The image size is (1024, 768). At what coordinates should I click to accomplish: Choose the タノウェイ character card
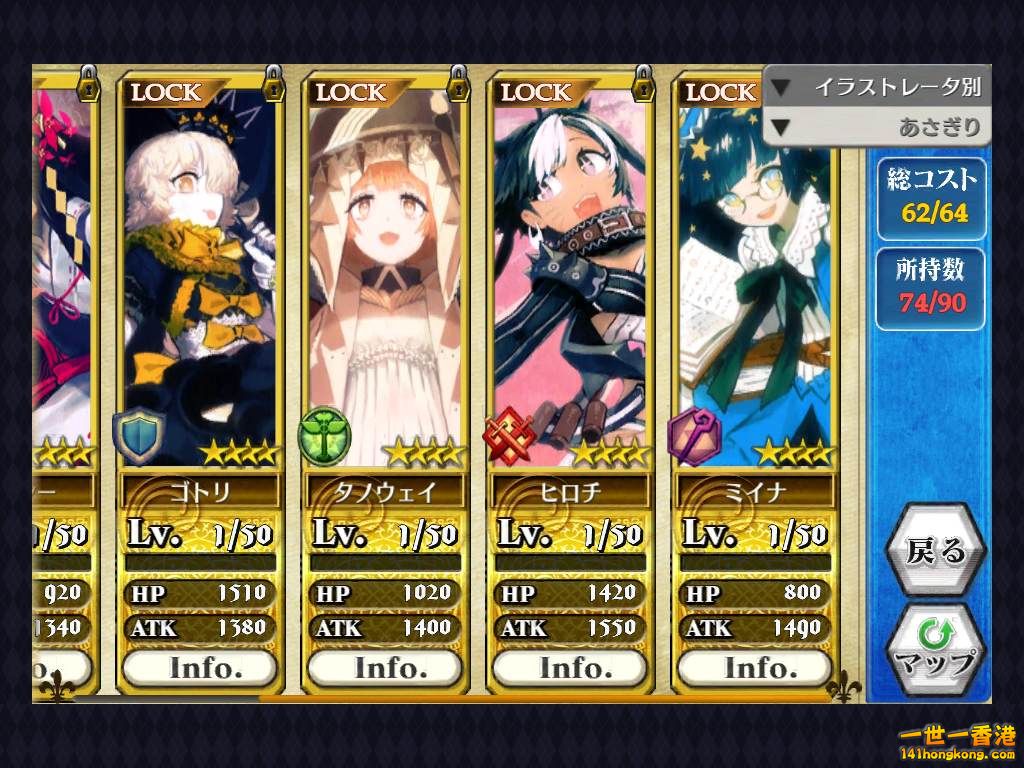pyautogui.click(x=385, y=280)
